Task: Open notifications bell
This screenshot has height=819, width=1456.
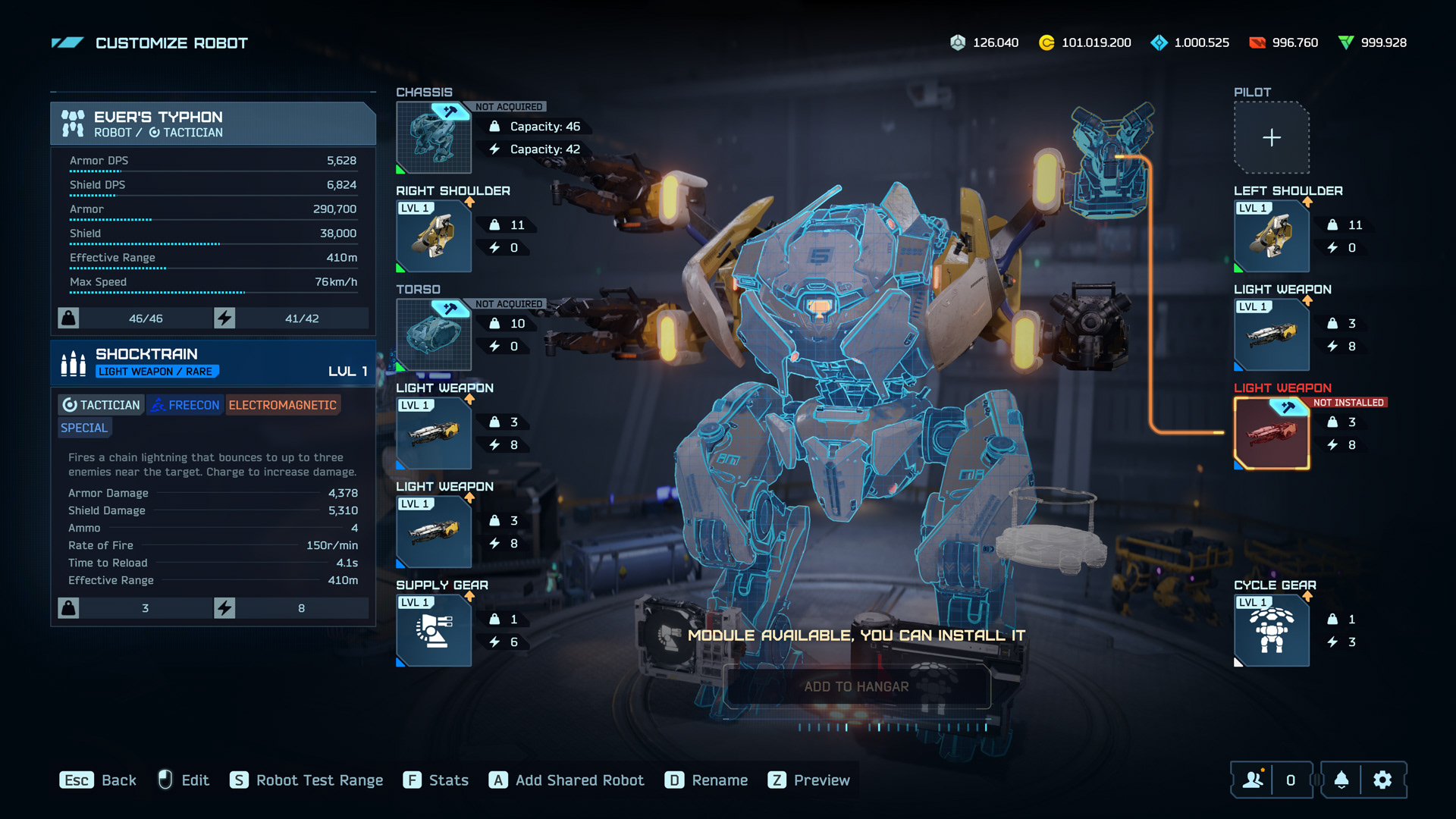Action: (x=1341, y=780)
